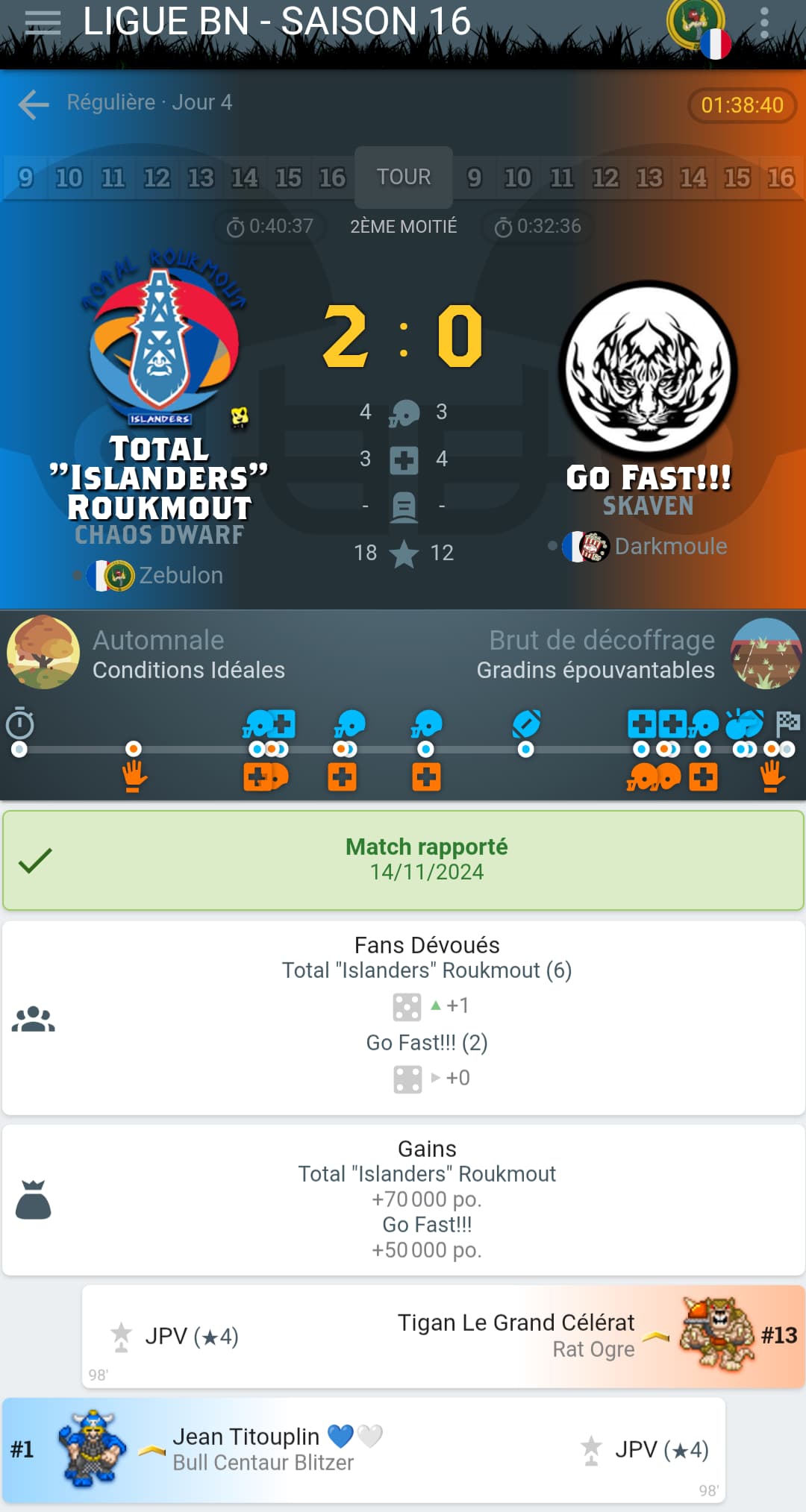This screenshot has width=806, height=1512.
Task: Select the checkered flag timeline marker
Action: coord(788,722)
